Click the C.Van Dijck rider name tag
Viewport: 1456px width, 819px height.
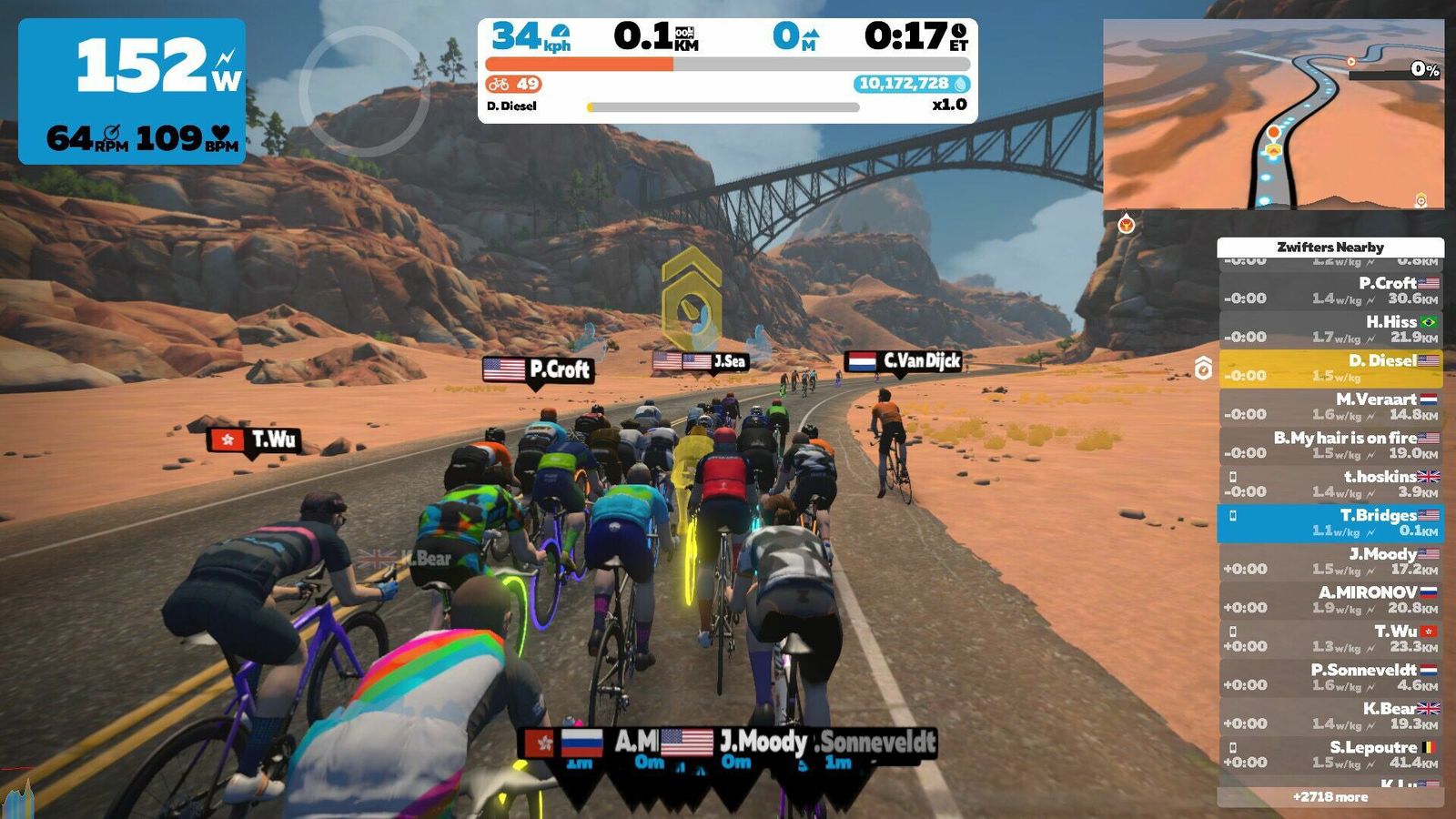904,361
